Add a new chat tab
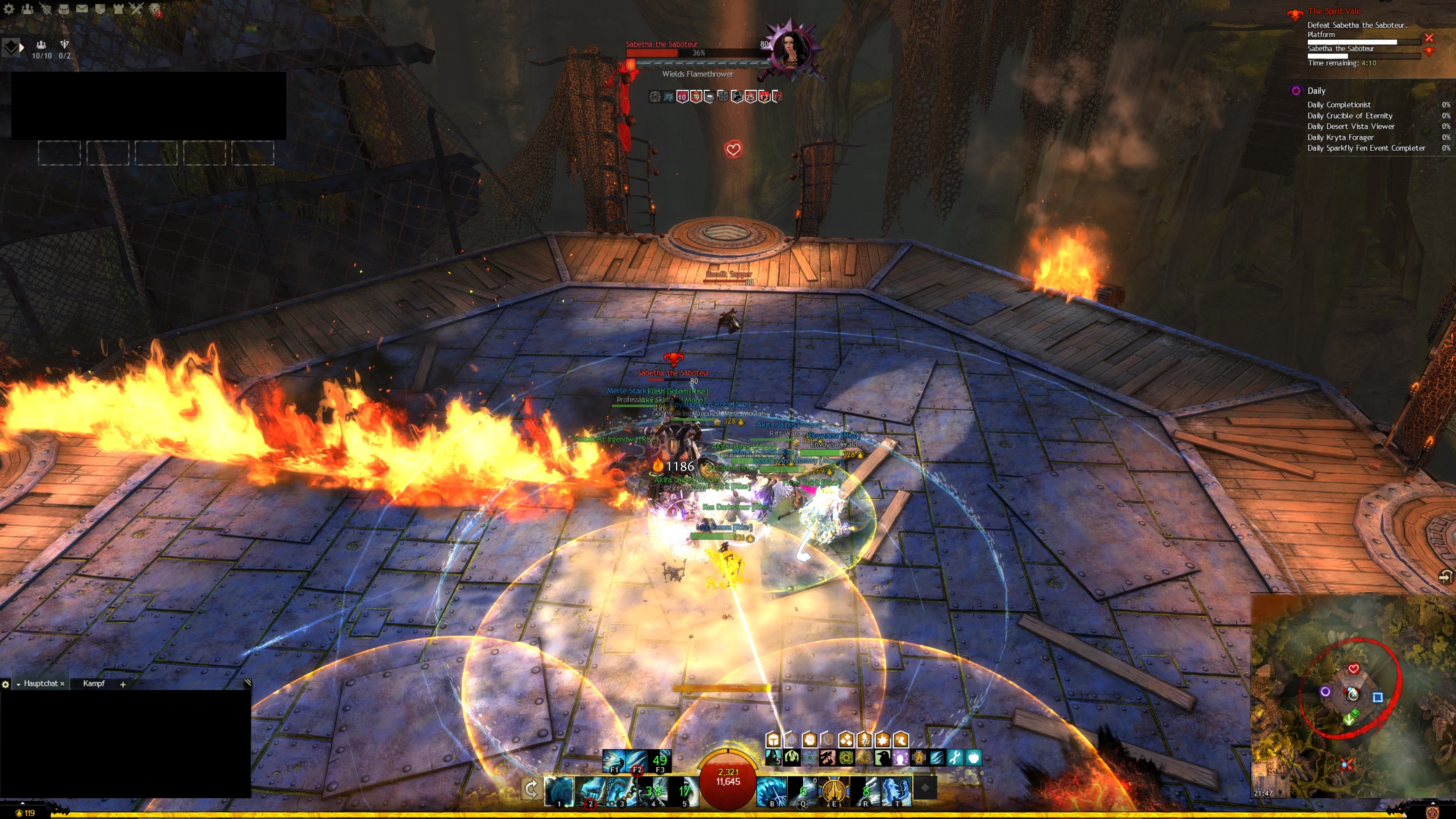 (122, 684)
